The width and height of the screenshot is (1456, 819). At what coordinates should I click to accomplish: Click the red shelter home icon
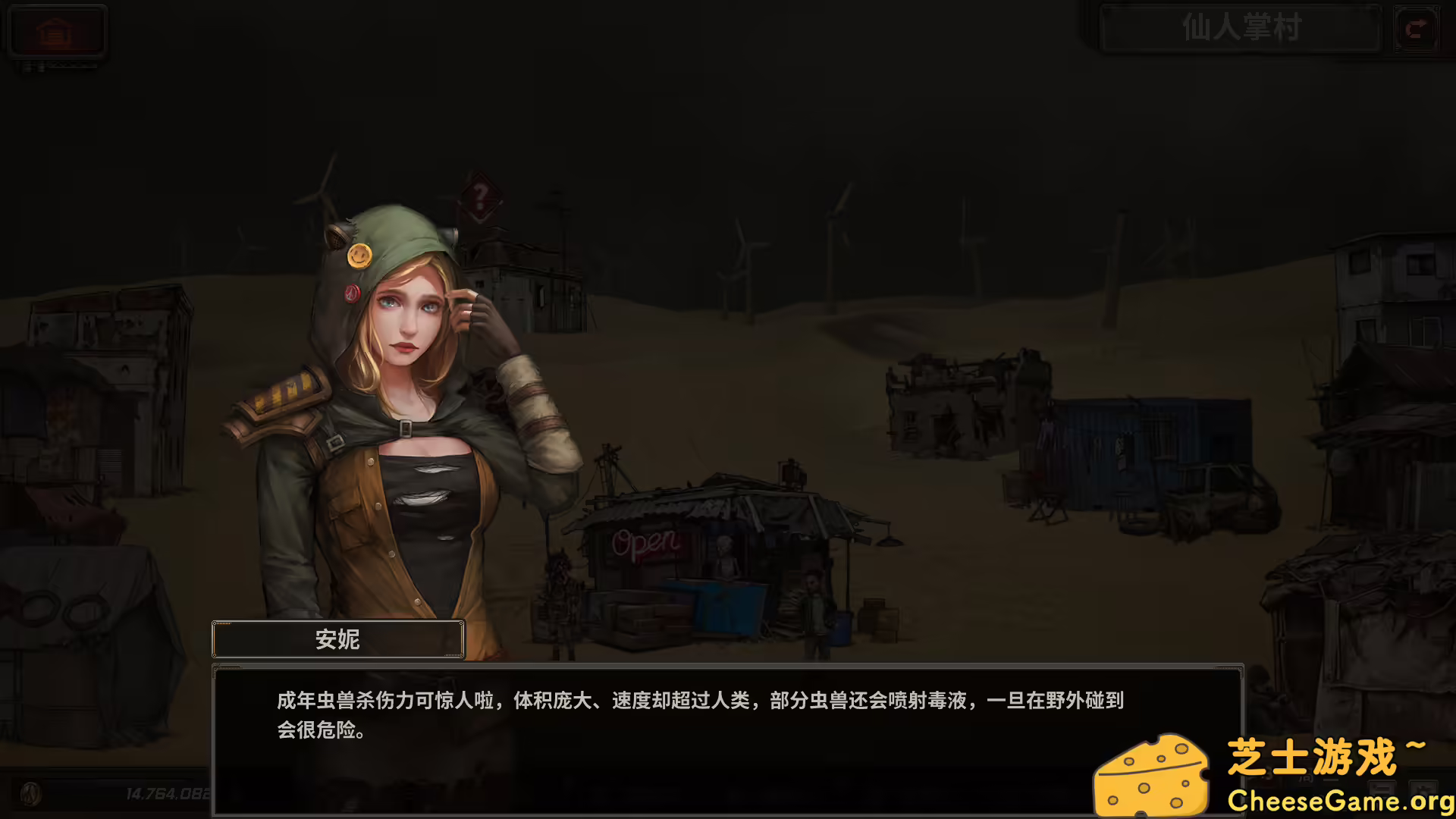coord(57,30)
